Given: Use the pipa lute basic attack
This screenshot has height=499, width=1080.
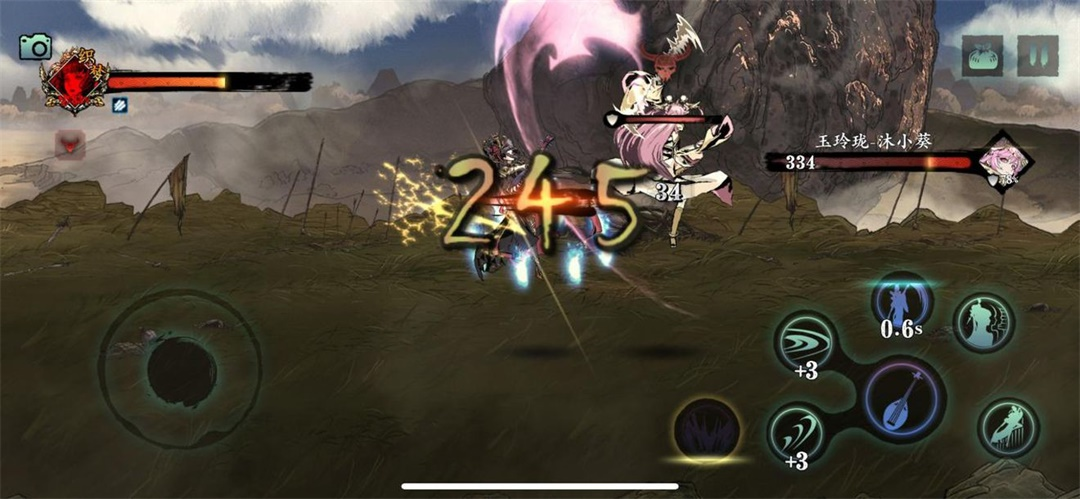Looking at the screenshot, I should 902,399.
